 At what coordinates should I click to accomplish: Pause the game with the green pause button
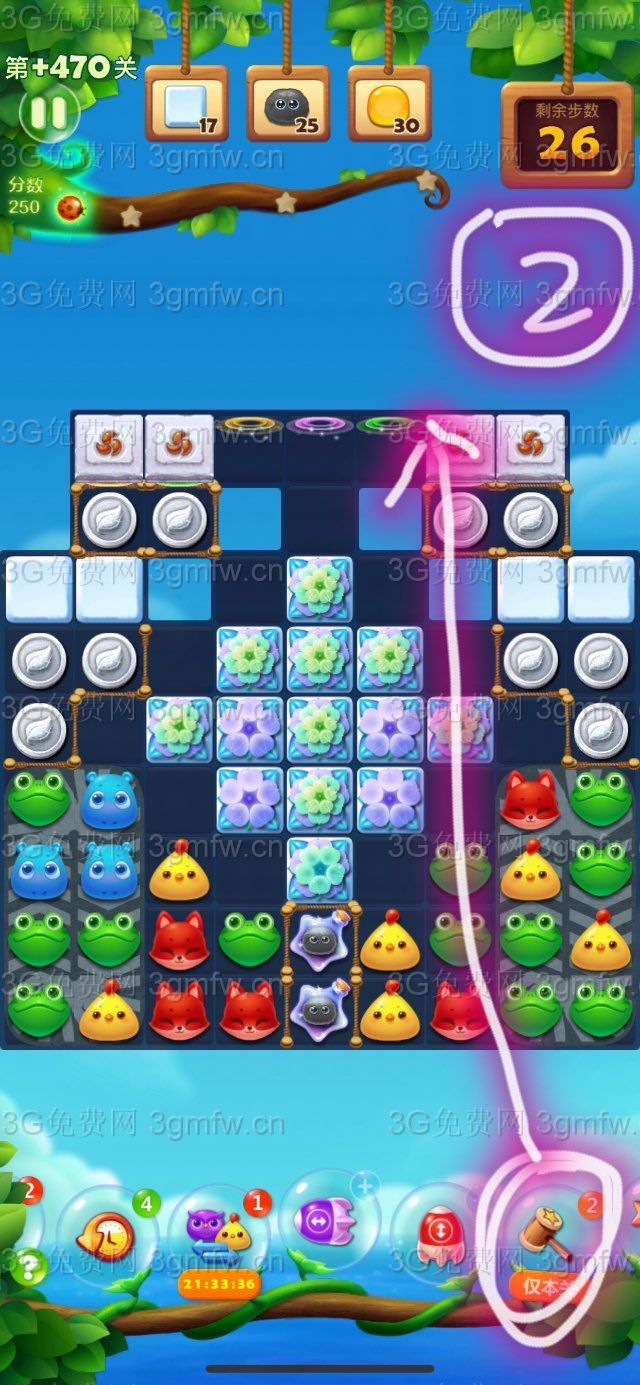[47, 110]
